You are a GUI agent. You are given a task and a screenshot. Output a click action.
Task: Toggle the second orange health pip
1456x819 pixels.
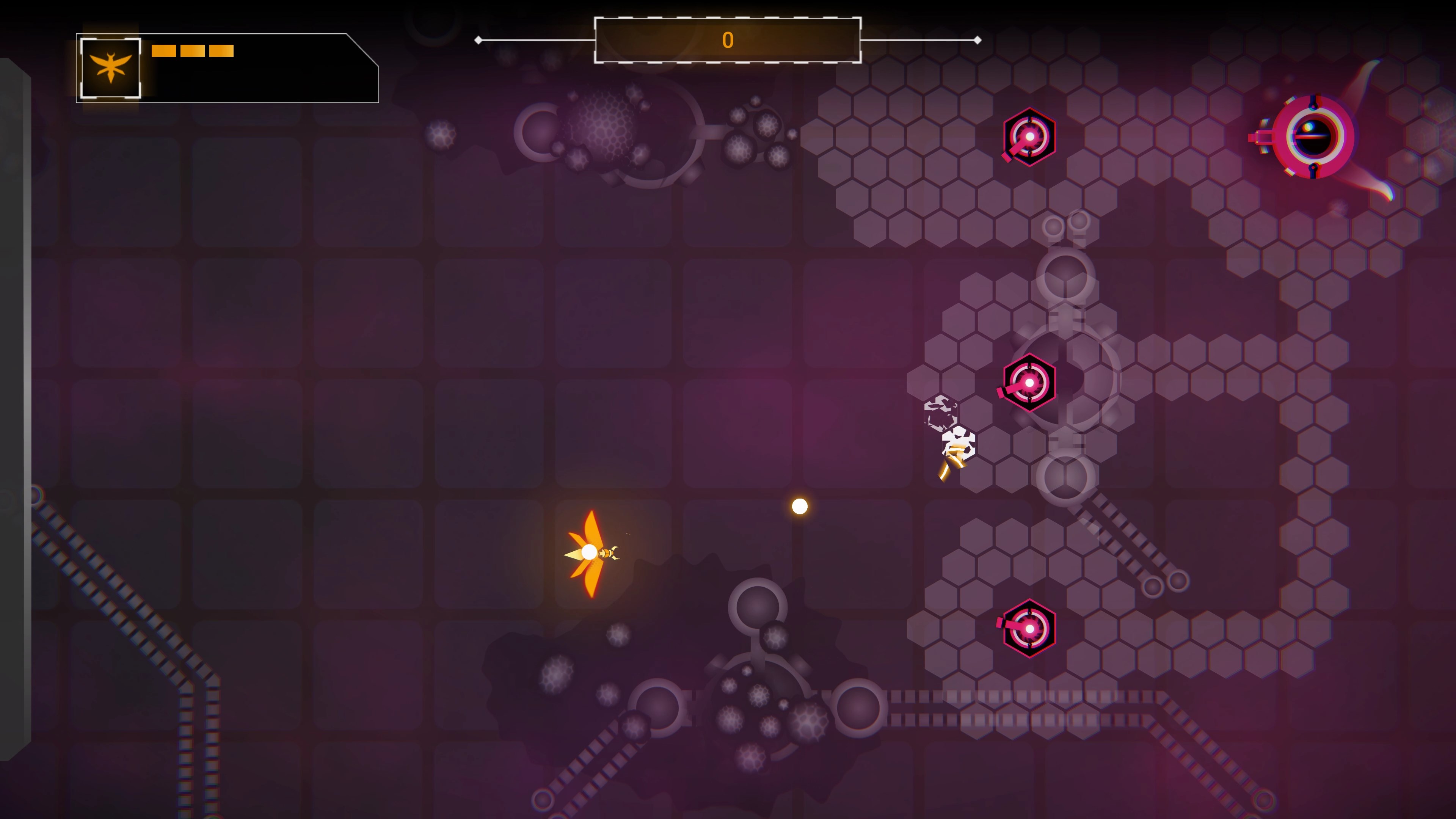tap(193, 51)
